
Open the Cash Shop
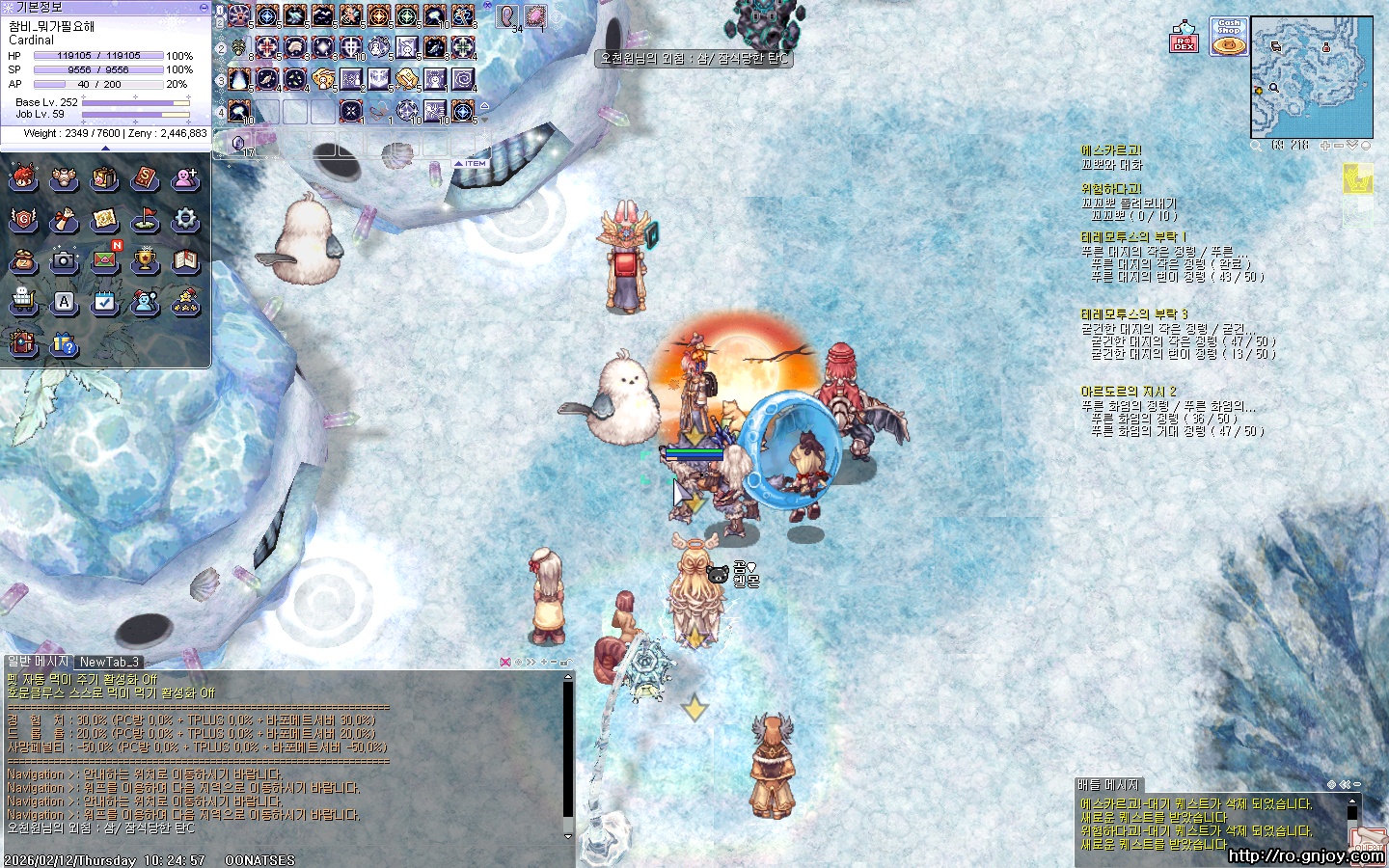pyautogui.click(x=1228, y=37)
